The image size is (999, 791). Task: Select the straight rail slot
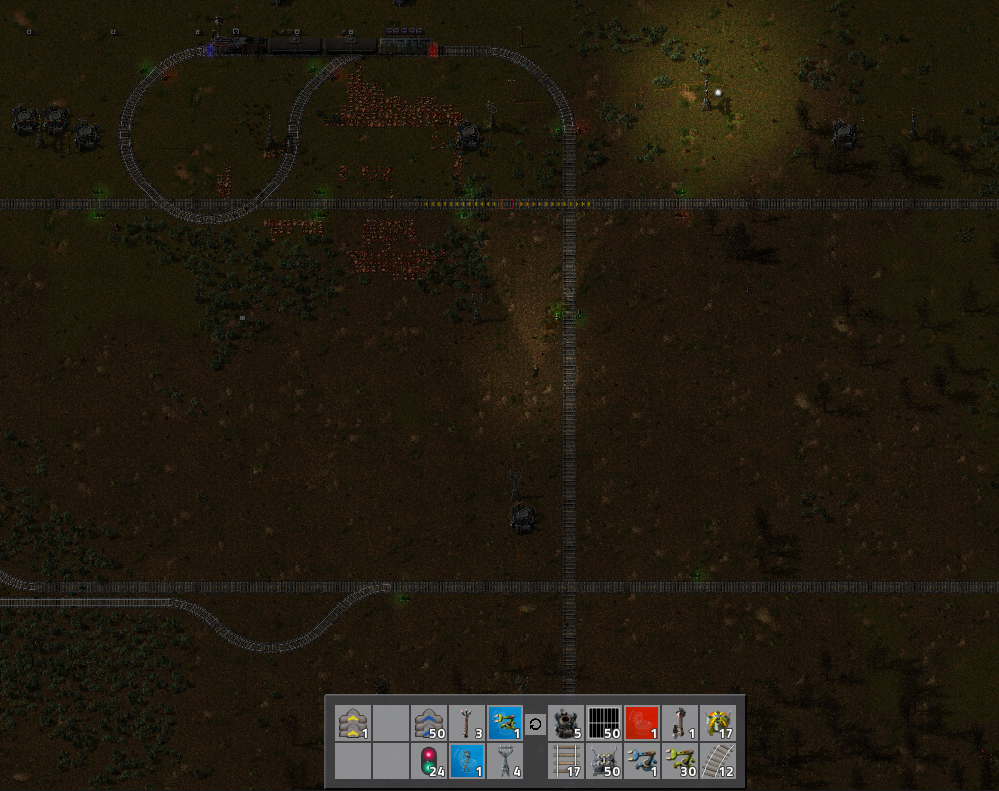point(567,761)
